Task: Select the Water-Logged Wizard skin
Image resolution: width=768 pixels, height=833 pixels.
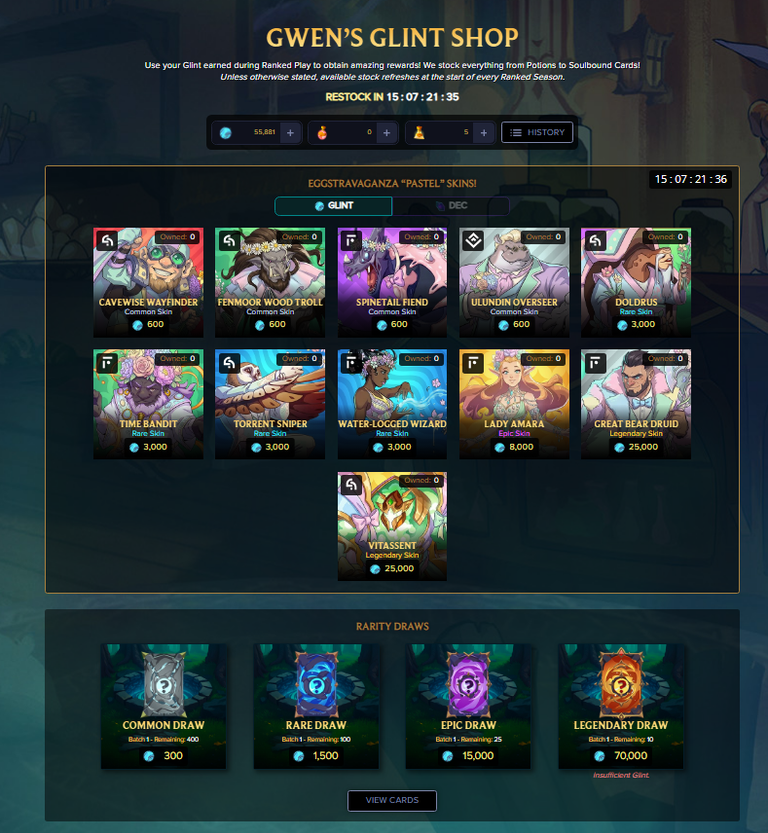Action: coord(392,404)
